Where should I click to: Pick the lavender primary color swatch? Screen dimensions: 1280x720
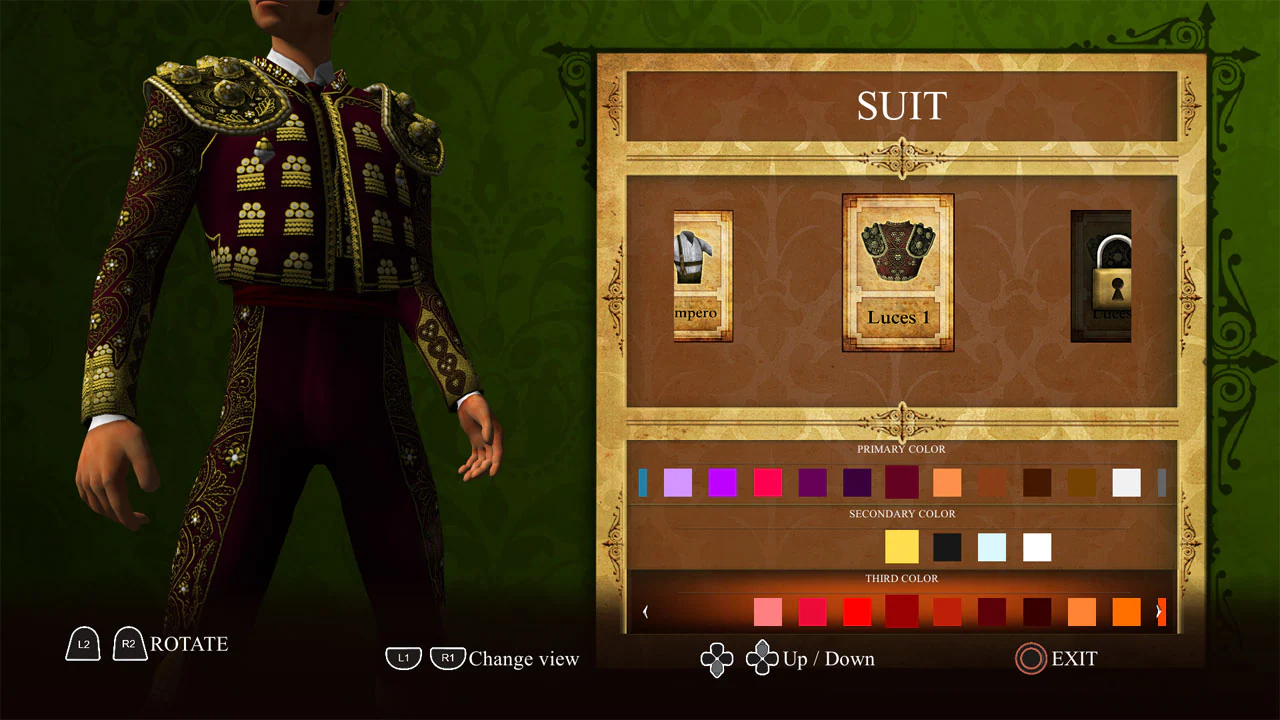point(679,482)
